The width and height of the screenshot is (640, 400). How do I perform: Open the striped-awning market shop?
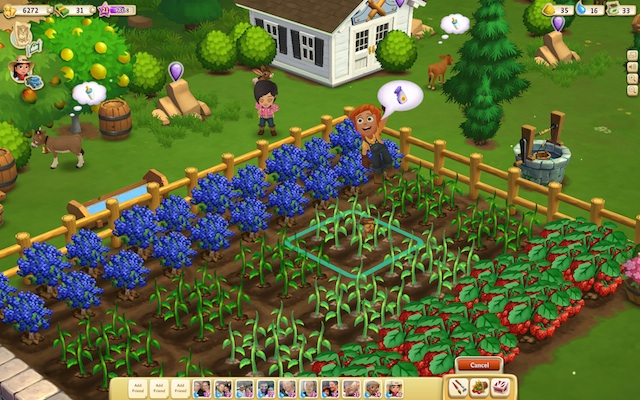(501, 386)
